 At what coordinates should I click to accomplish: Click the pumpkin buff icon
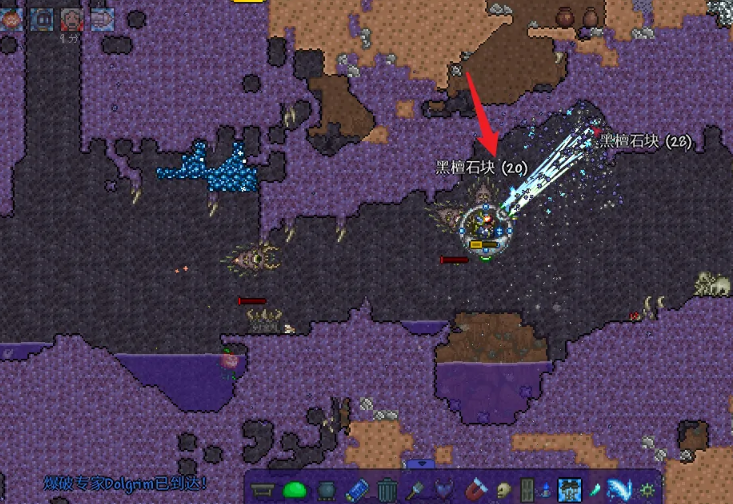click(x=12, y=19)
